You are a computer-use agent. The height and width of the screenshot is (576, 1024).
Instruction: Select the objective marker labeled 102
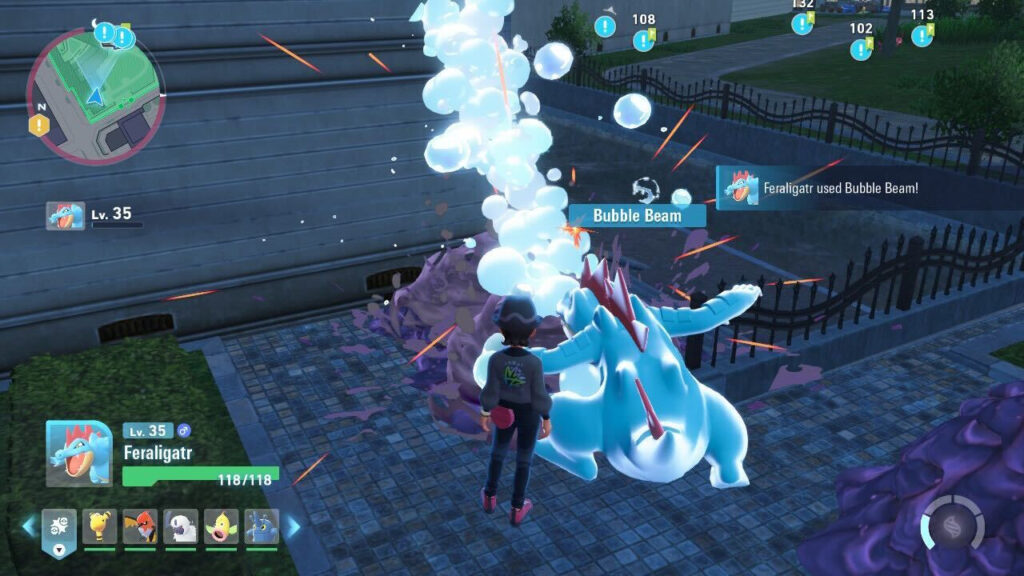[x=861, y=47]
